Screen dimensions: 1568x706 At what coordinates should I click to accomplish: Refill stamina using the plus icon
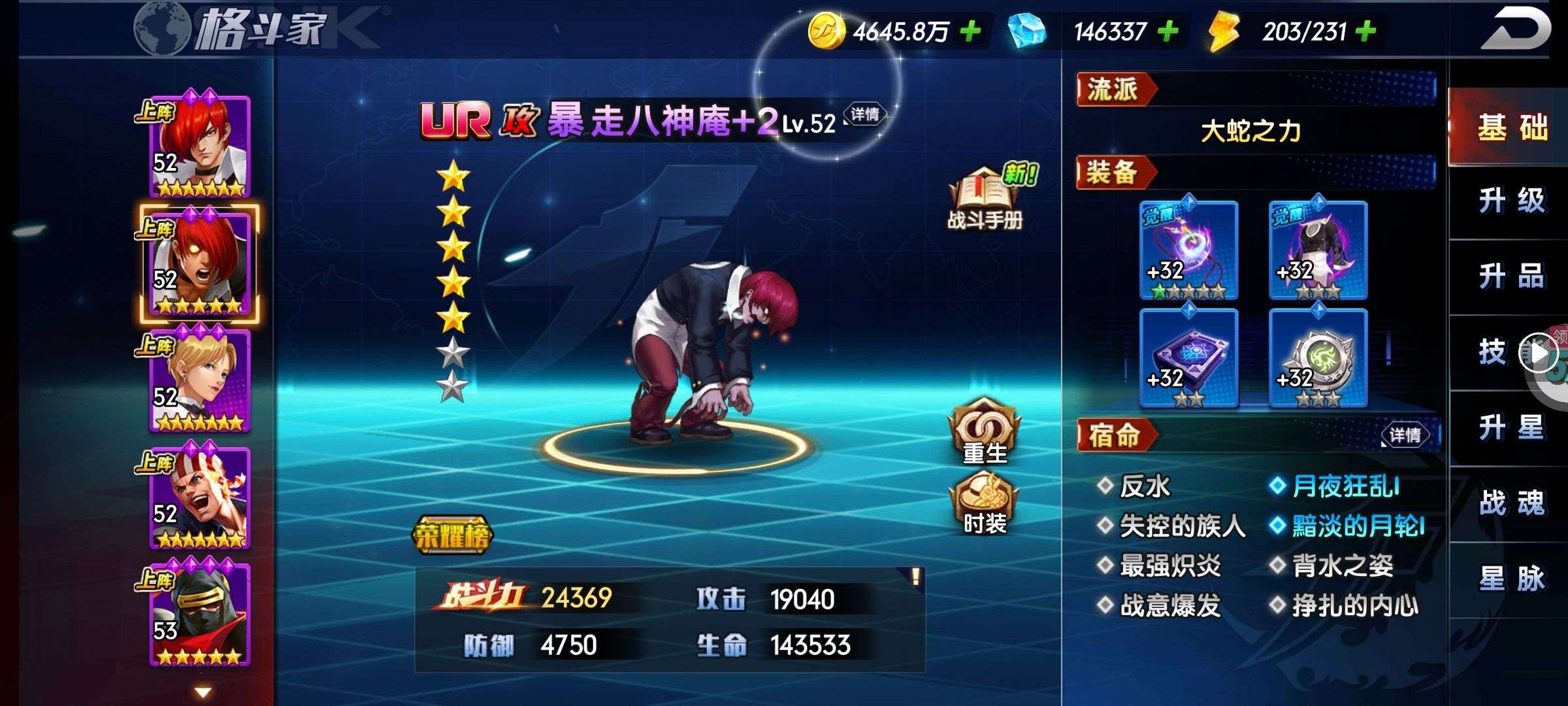tap(1365, 31)
